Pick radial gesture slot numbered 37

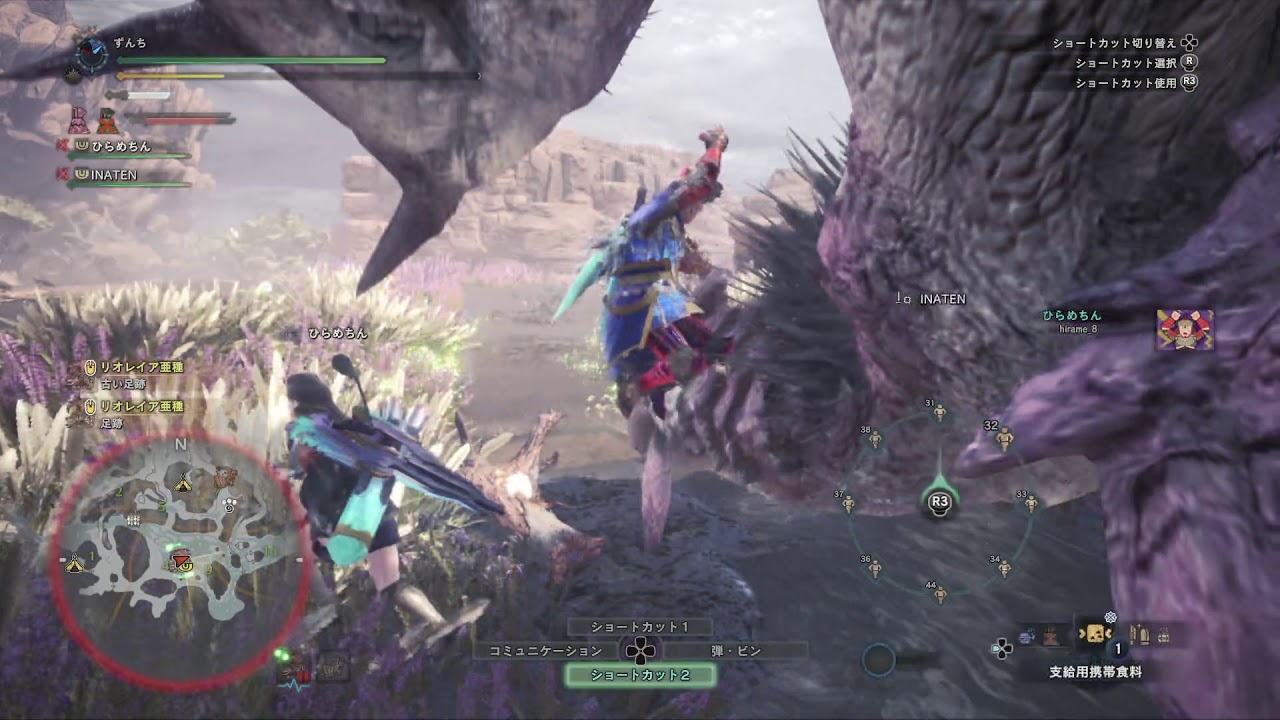pos(849,502)
